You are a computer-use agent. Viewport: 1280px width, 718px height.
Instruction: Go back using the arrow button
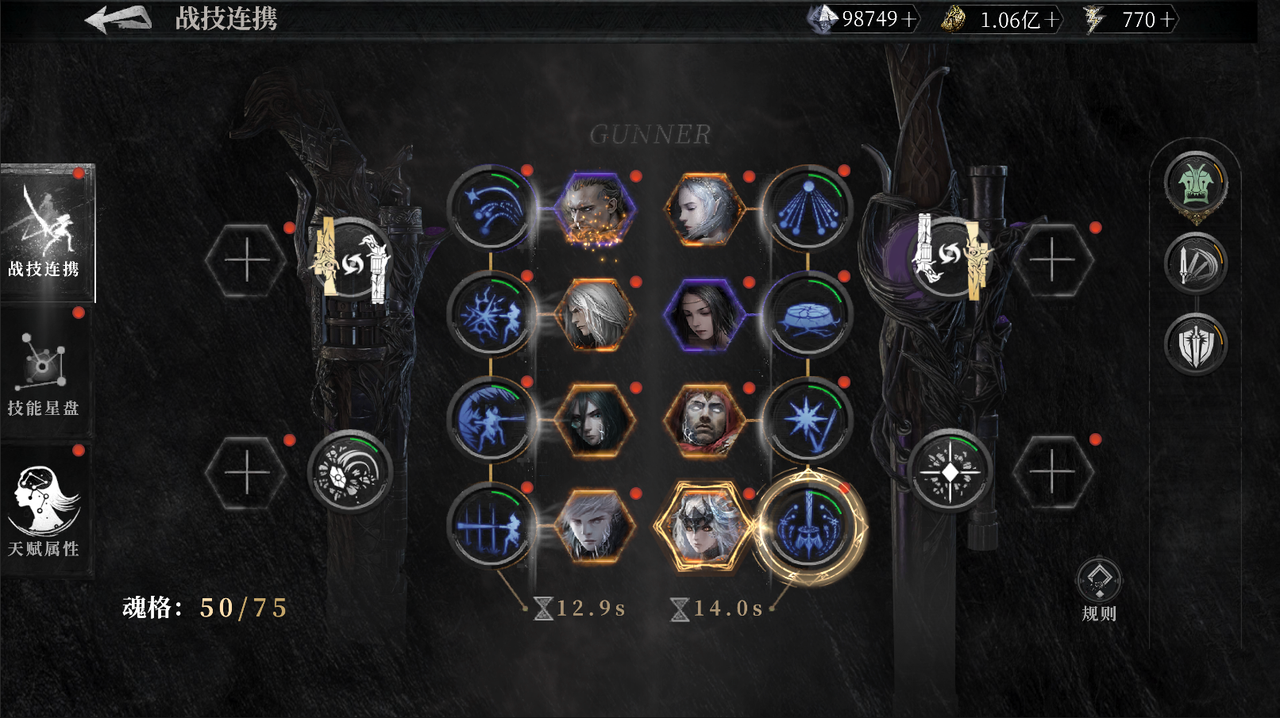pos(118,19)
